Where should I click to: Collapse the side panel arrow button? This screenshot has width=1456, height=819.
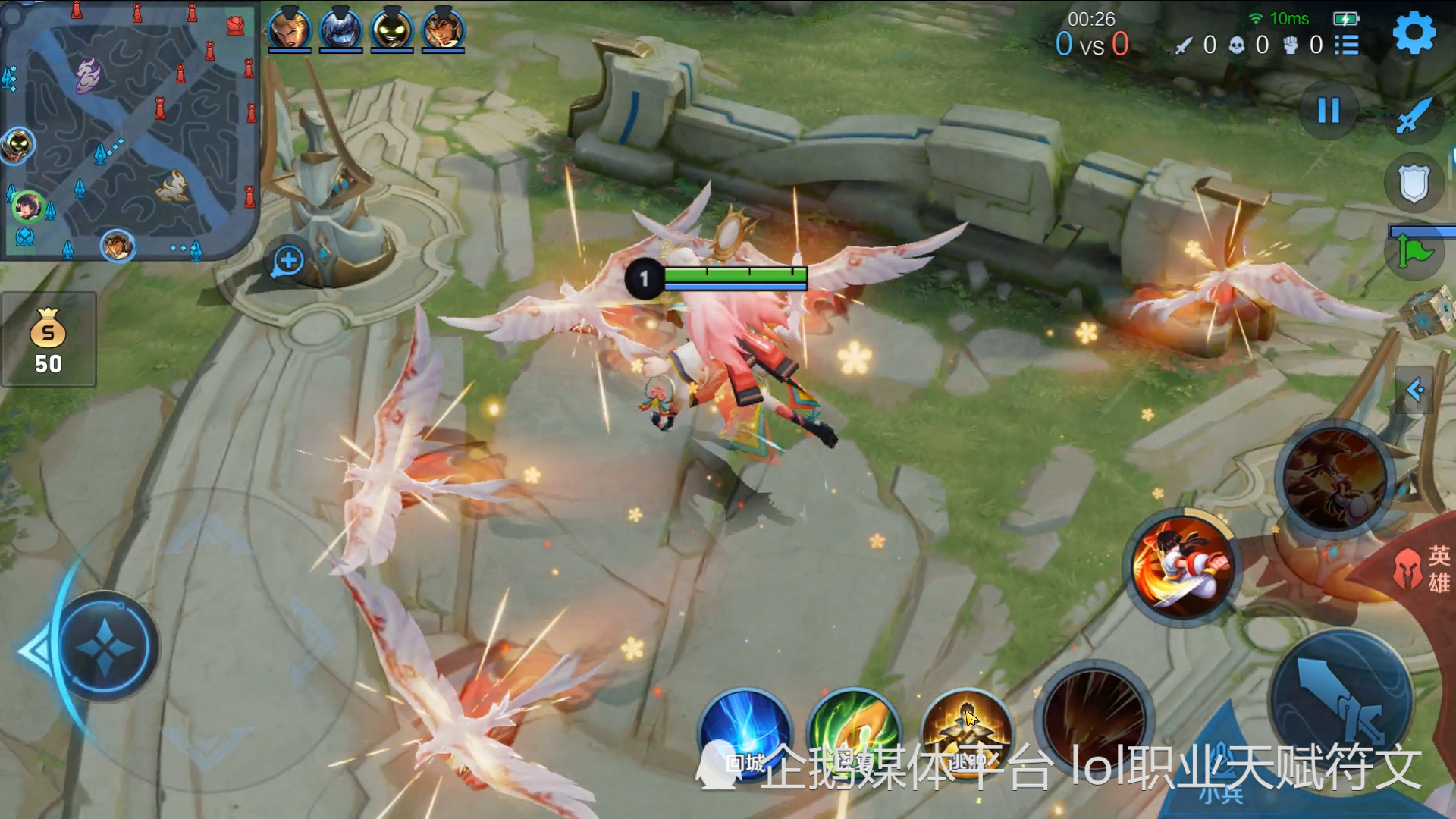(1414, 390)
